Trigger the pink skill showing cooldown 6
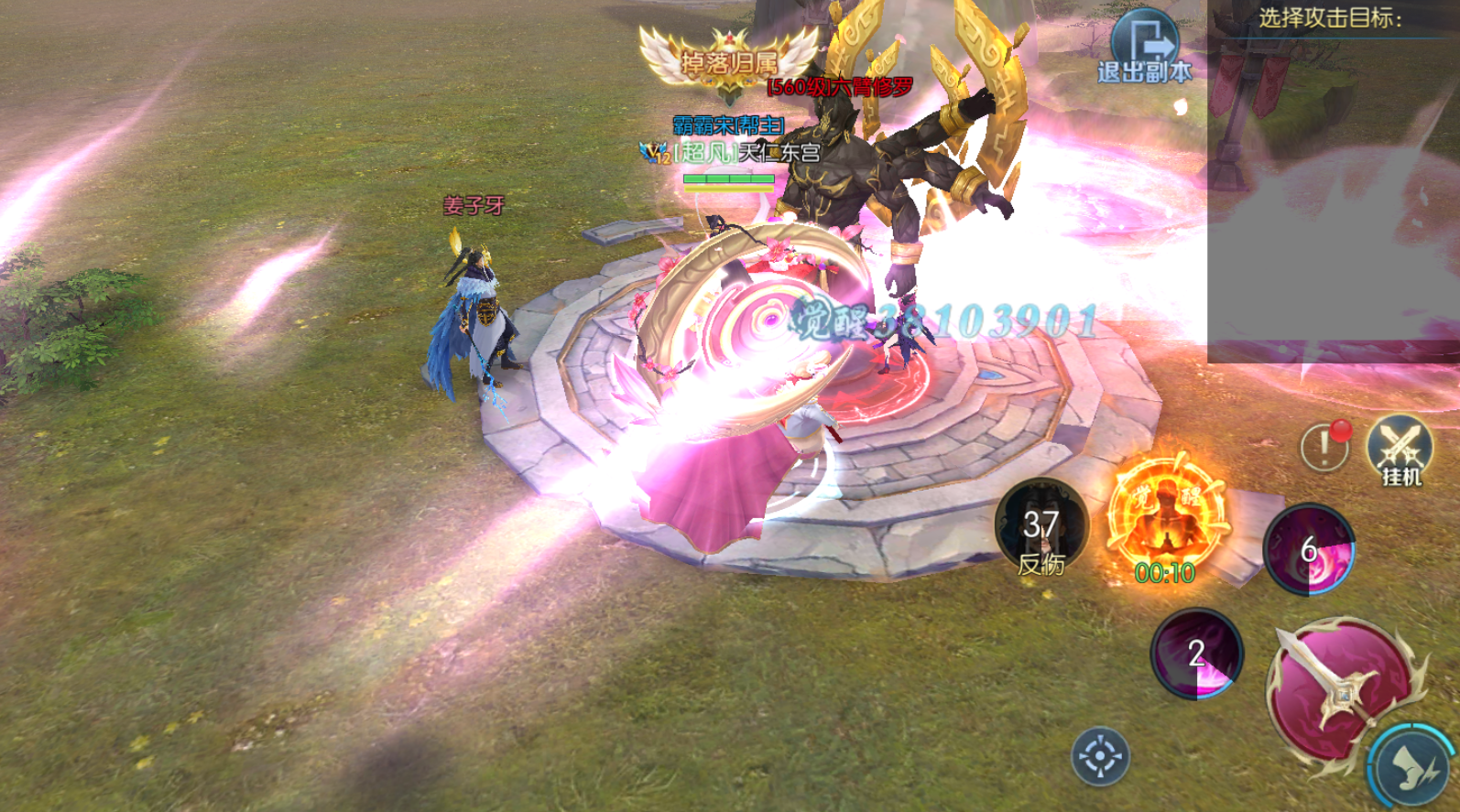The width and height of the screenshot is (1460, 812). click(1308, 549)
